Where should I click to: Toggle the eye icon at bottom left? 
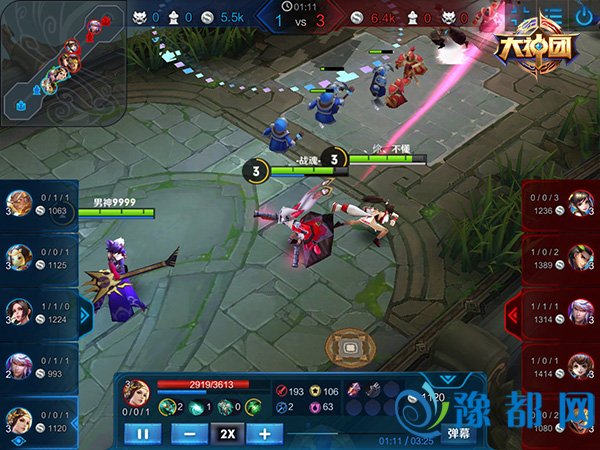pos(16,441)
